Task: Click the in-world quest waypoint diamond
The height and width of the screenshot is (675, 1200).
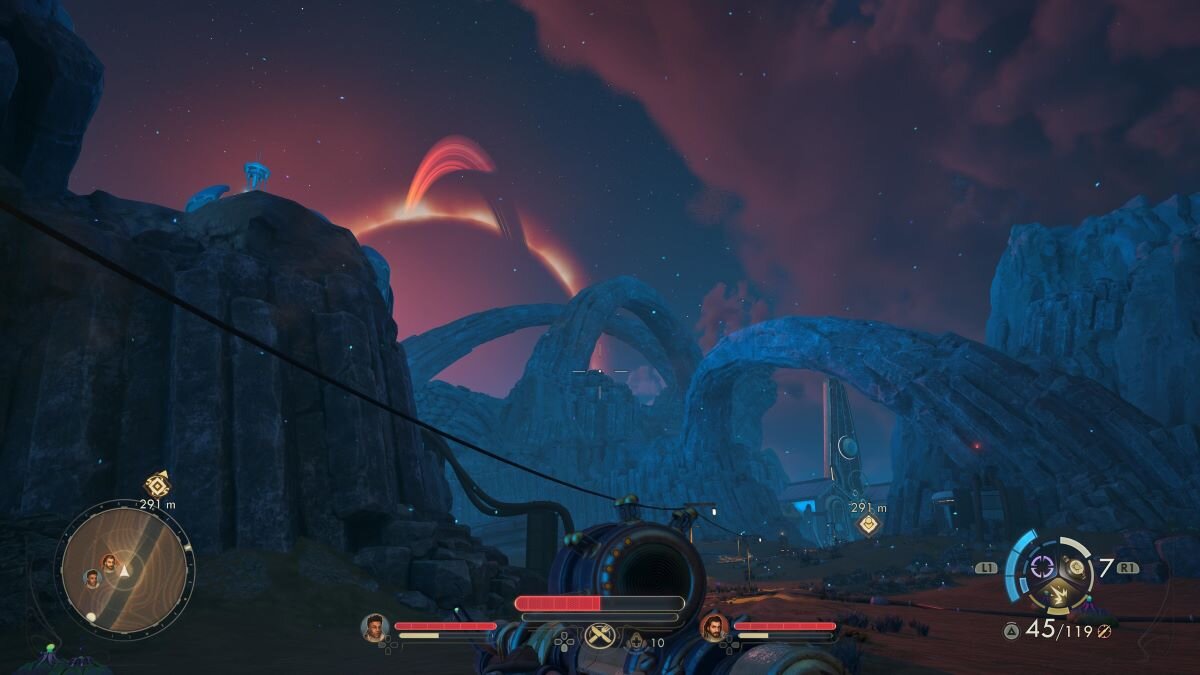Action: click(868, 524)
